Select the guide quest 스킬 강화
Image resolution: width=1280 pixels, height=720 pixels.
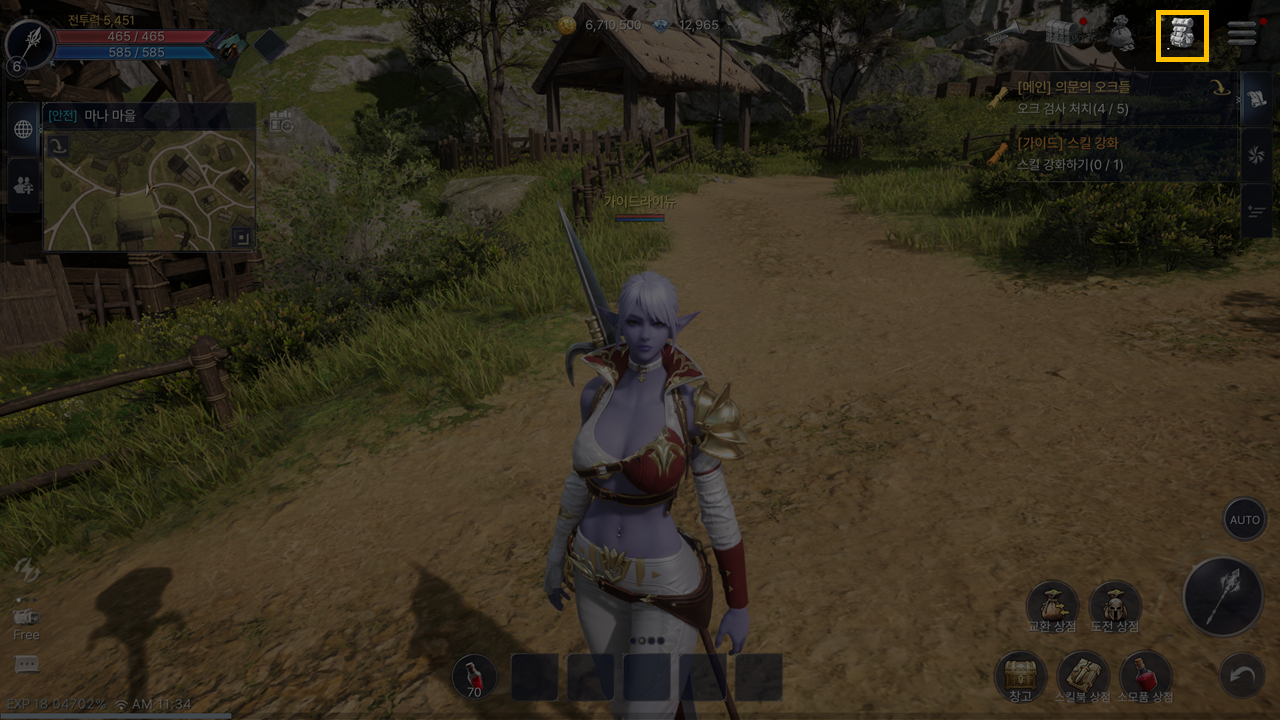(x=1110, y=153)
